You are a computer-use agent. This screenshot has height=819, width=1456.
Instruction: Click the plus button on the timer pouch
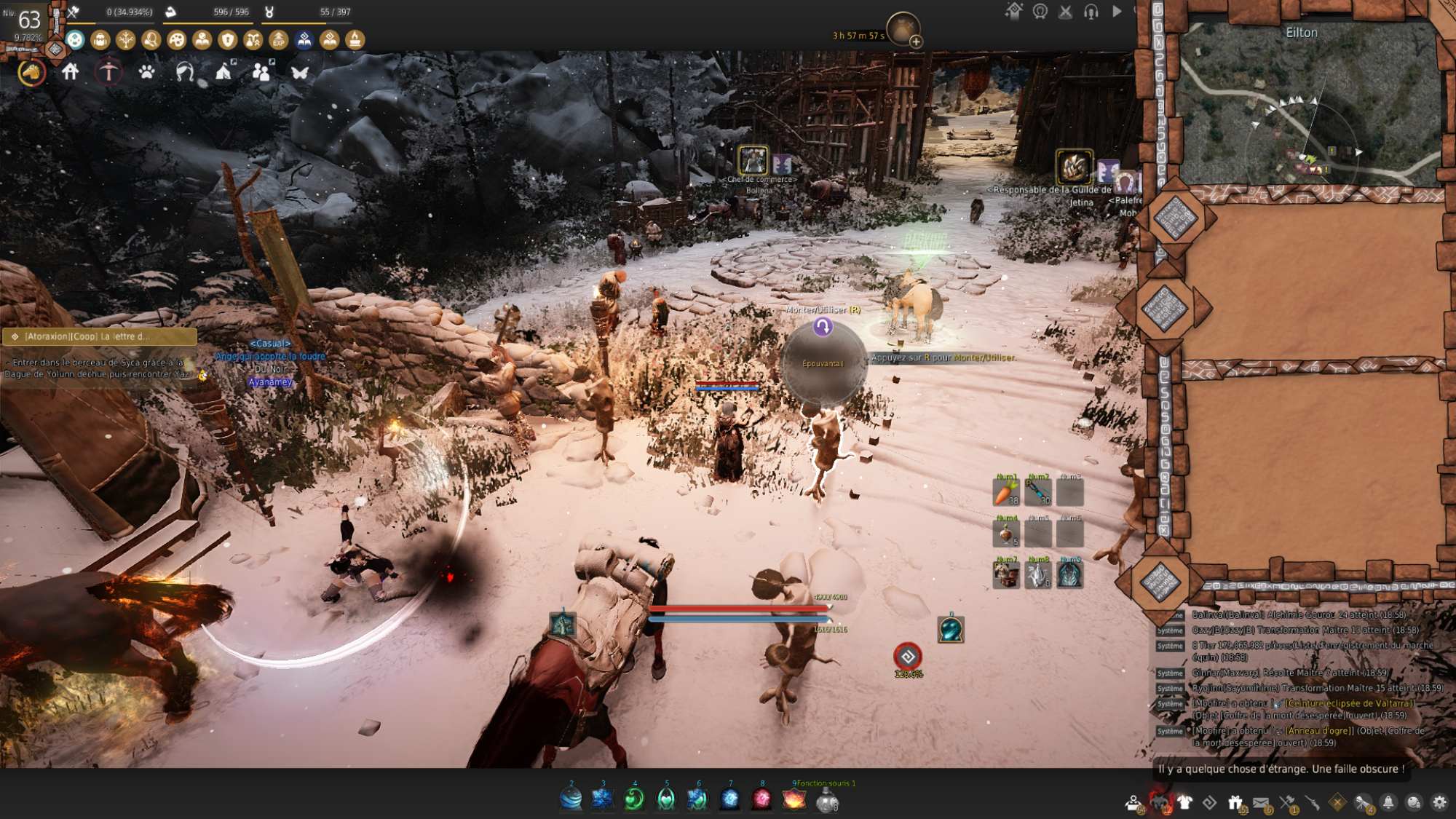pos(916,42)
